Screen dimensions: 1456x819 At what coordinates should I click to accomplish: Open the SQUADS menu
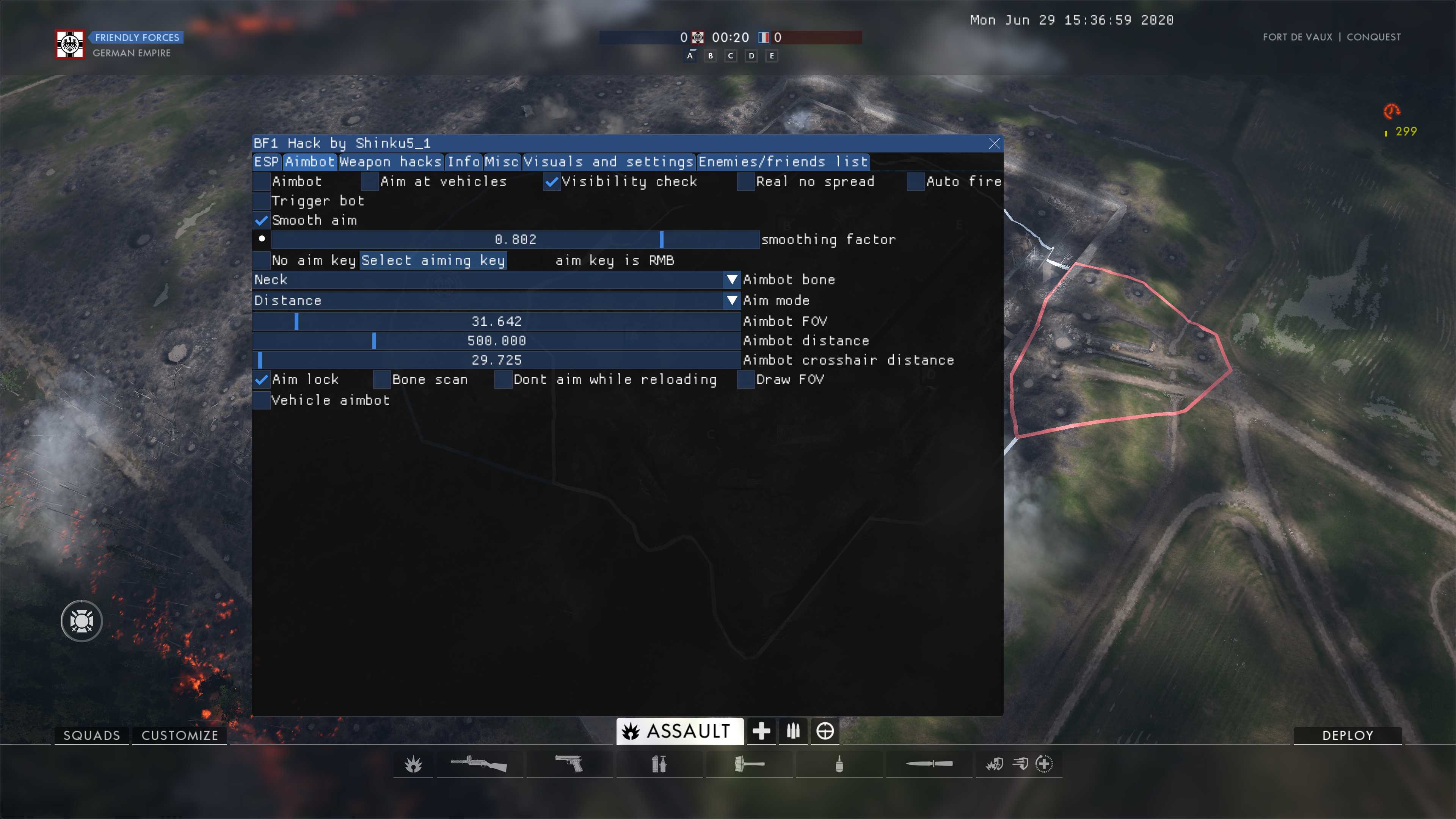(91, 735)
